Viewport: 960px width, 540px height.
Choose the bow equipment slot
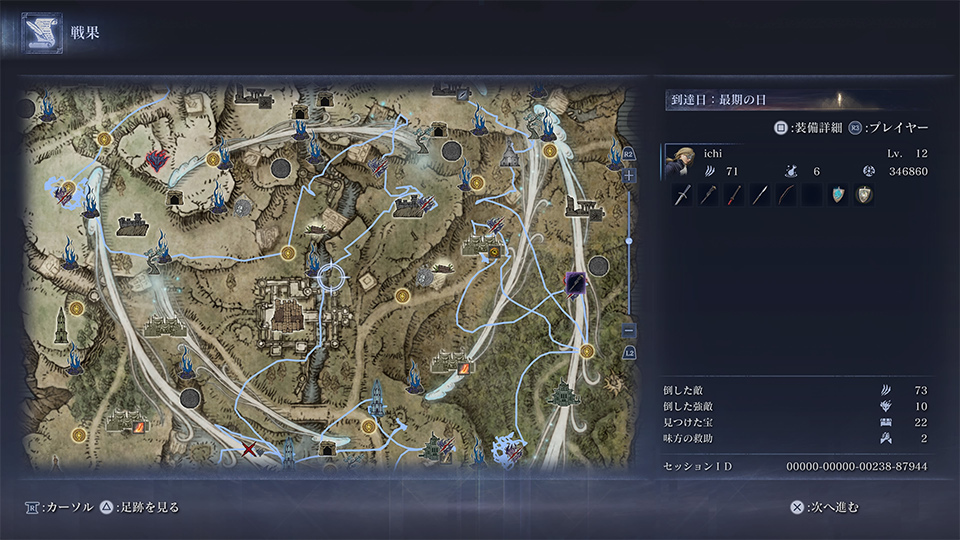pyautogui.click(x=787, y=196)
